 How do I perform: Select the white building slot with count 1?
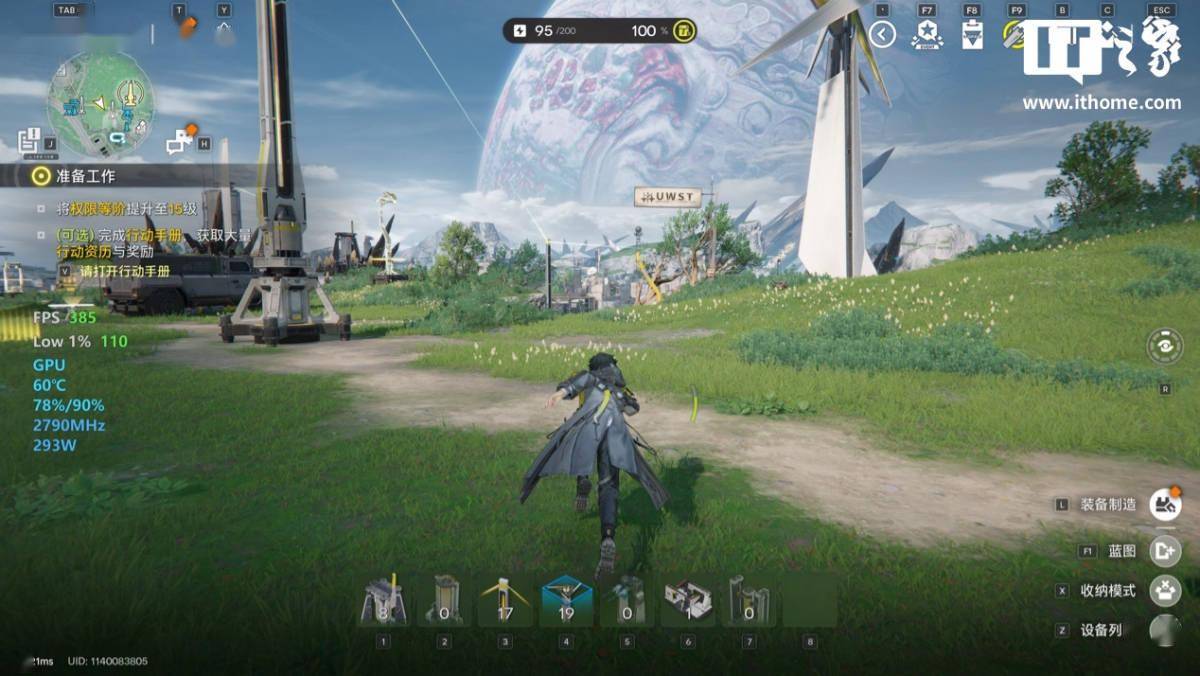[x=688, y=602]
